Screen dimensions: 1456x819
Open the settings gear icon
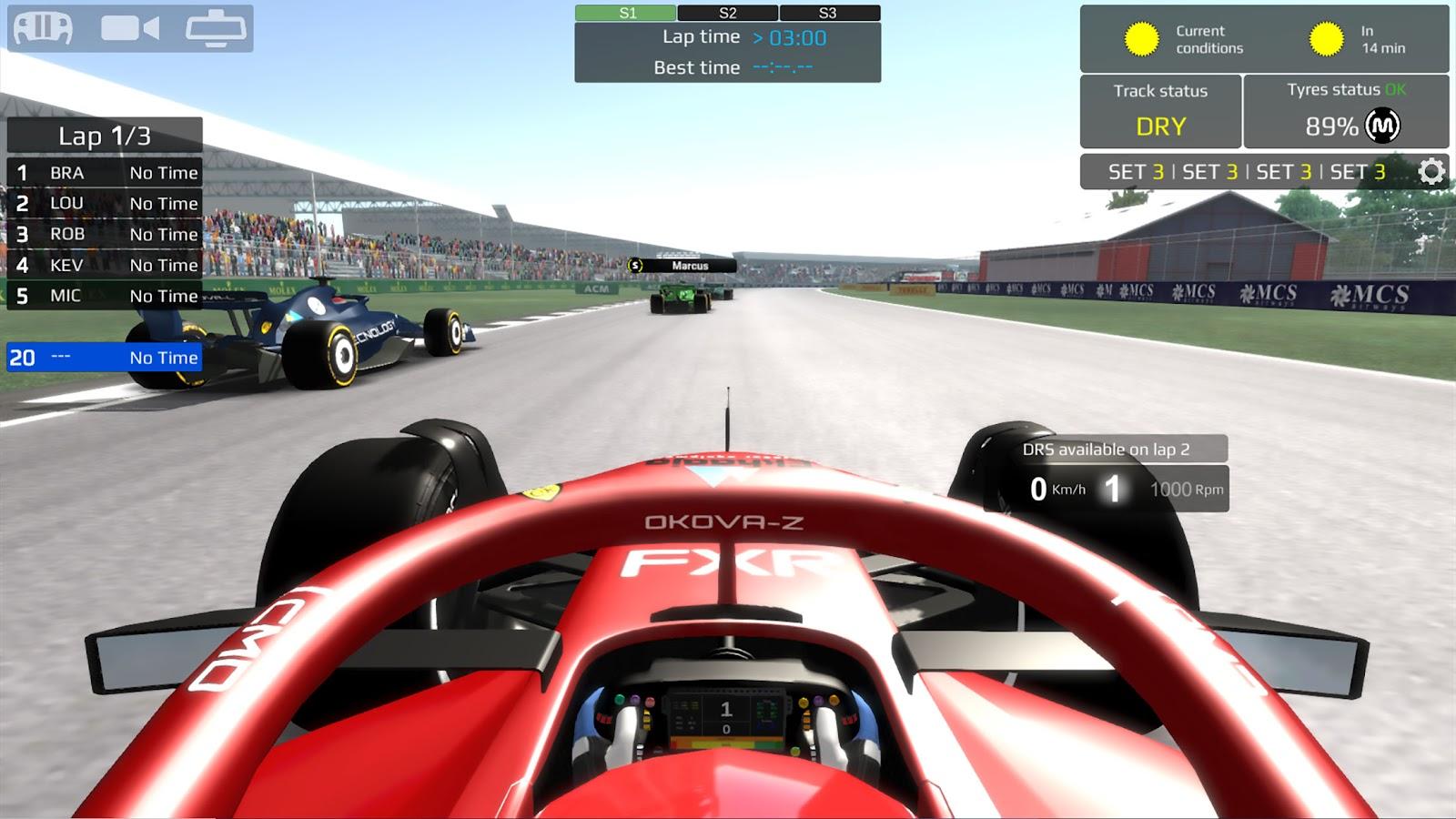[x=1431, y=170]
